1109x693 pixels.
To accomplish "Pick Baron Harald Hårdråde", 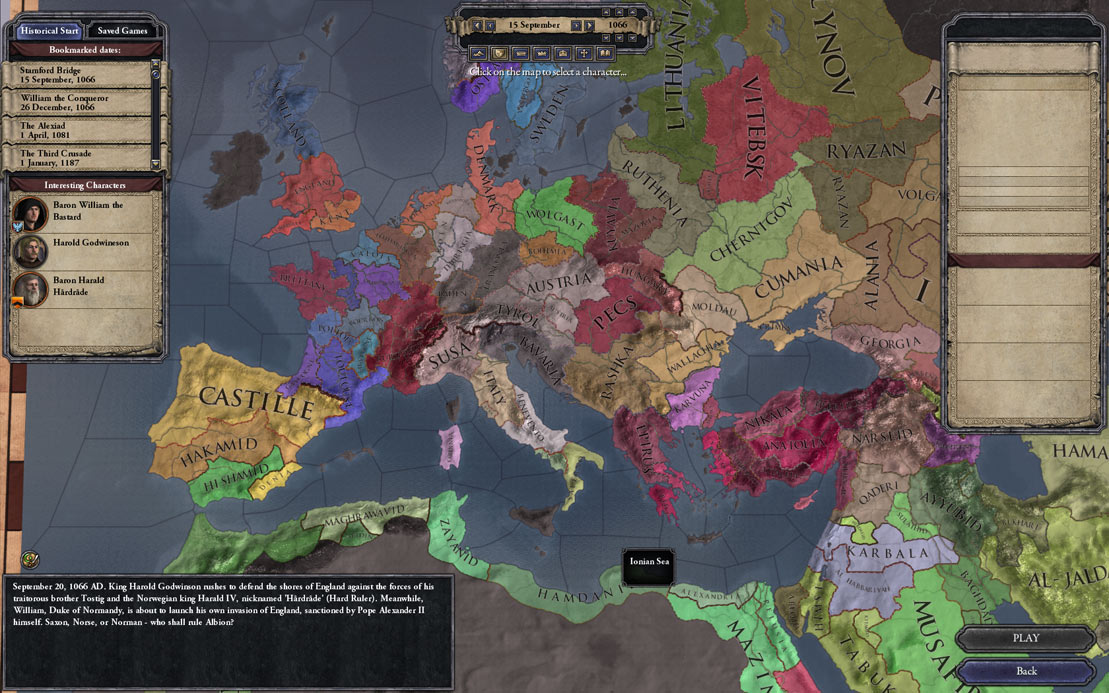I will 84,287.
